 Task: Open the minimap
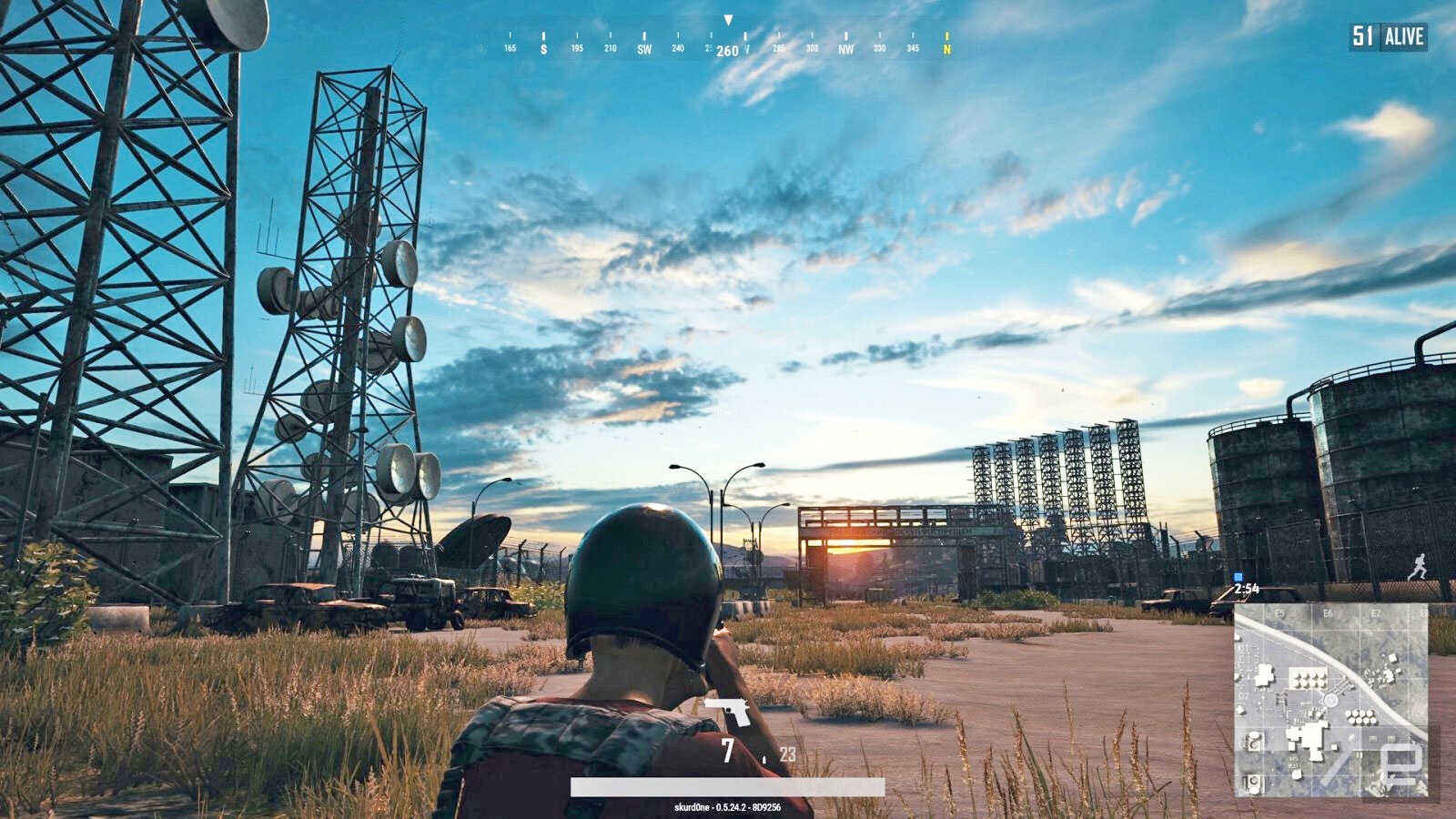tap(1330, 700)
